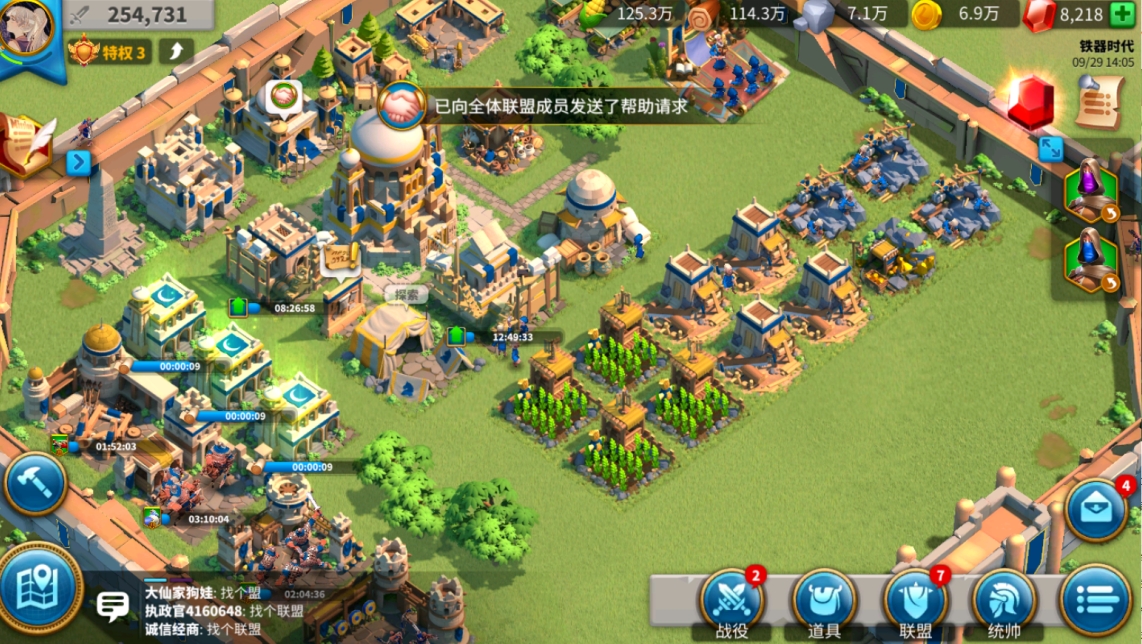Open the mail envelope button
Viewport: 1142px width, 644px height.
pyautogui.click(x=1096, y=510)
